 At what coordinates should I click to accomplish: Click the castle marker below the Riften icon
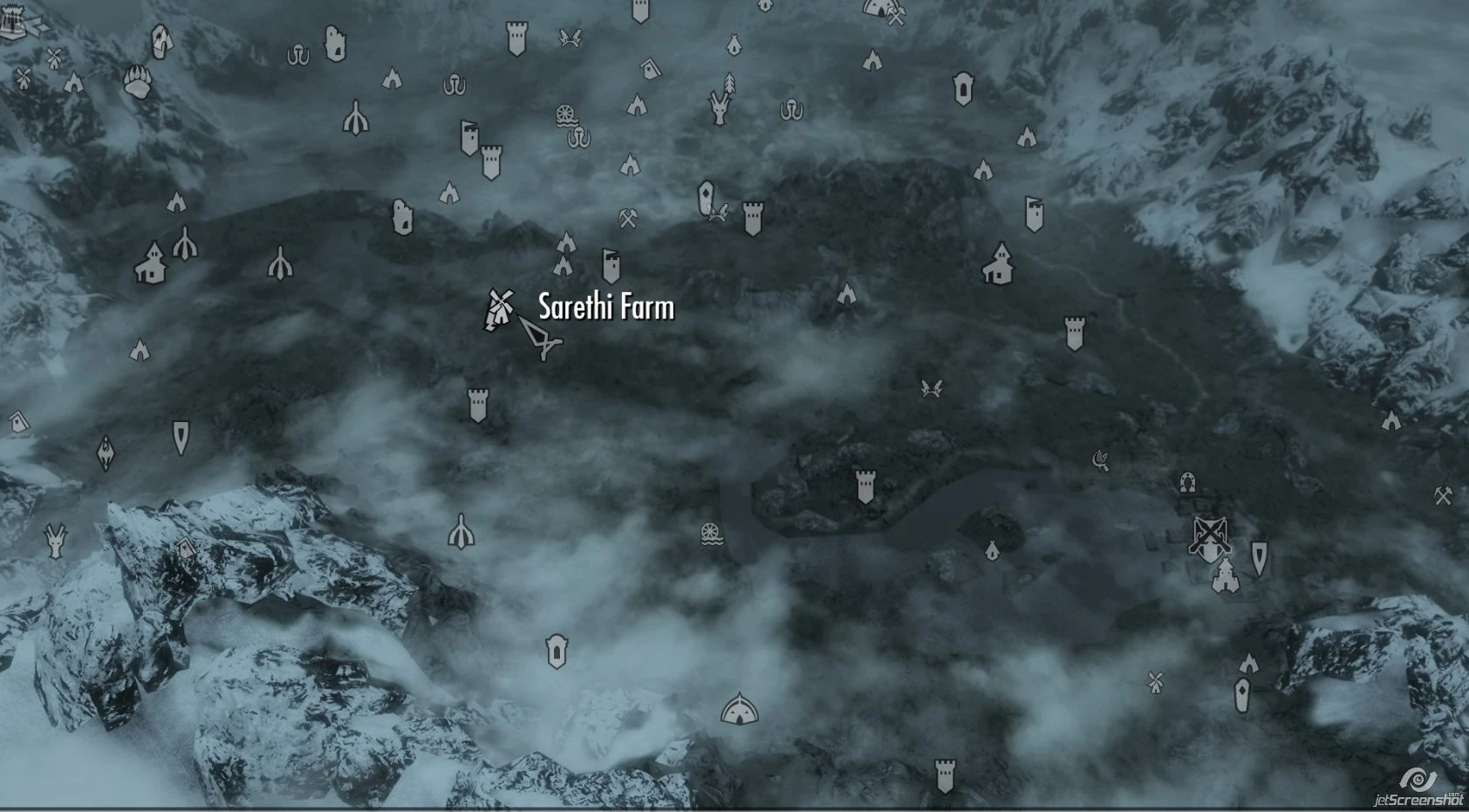[1226, 577]
